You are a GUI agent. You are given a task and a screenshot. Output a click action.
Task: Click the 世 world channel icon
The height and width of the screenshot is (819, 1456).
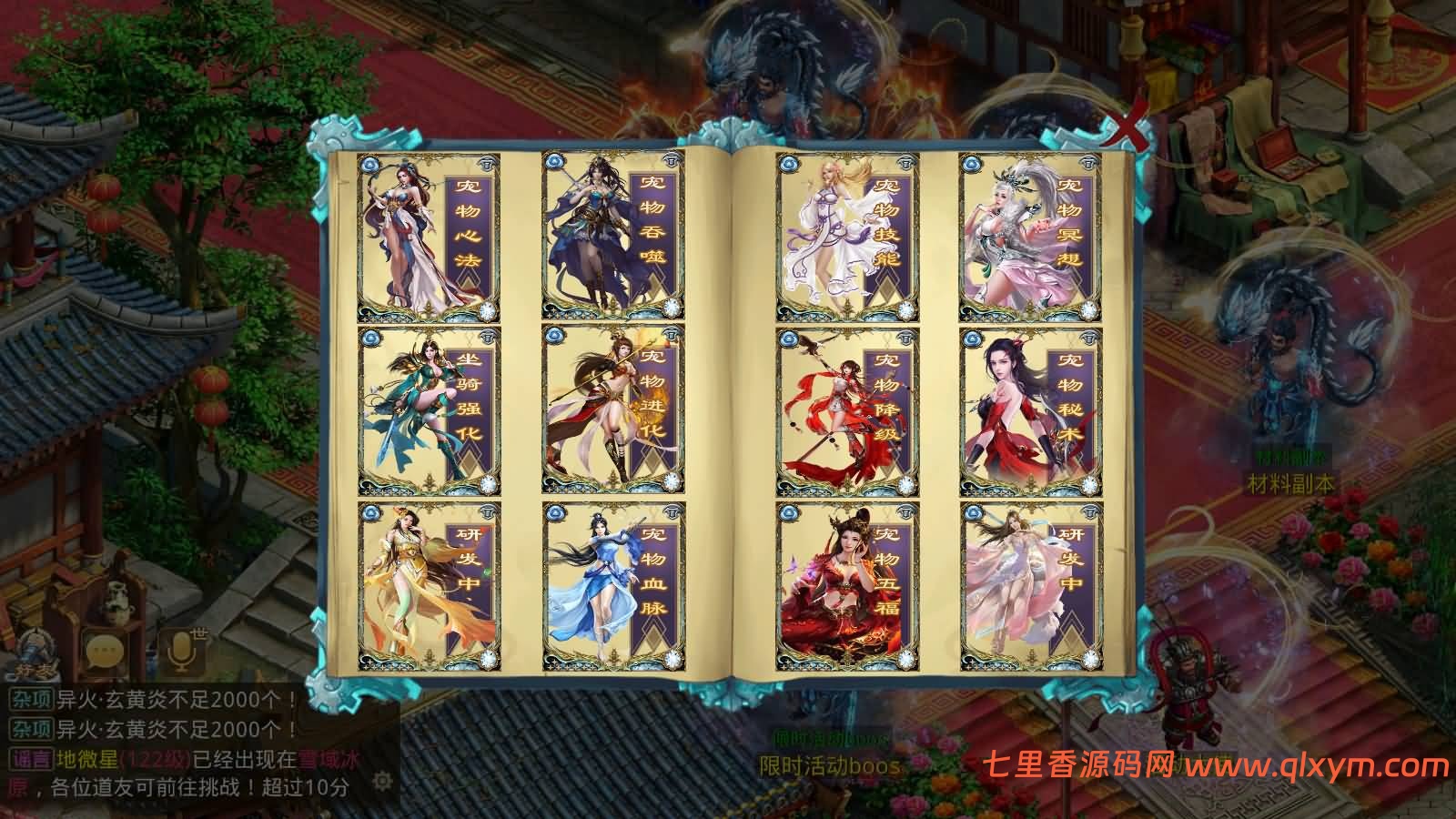click(202, 634)
